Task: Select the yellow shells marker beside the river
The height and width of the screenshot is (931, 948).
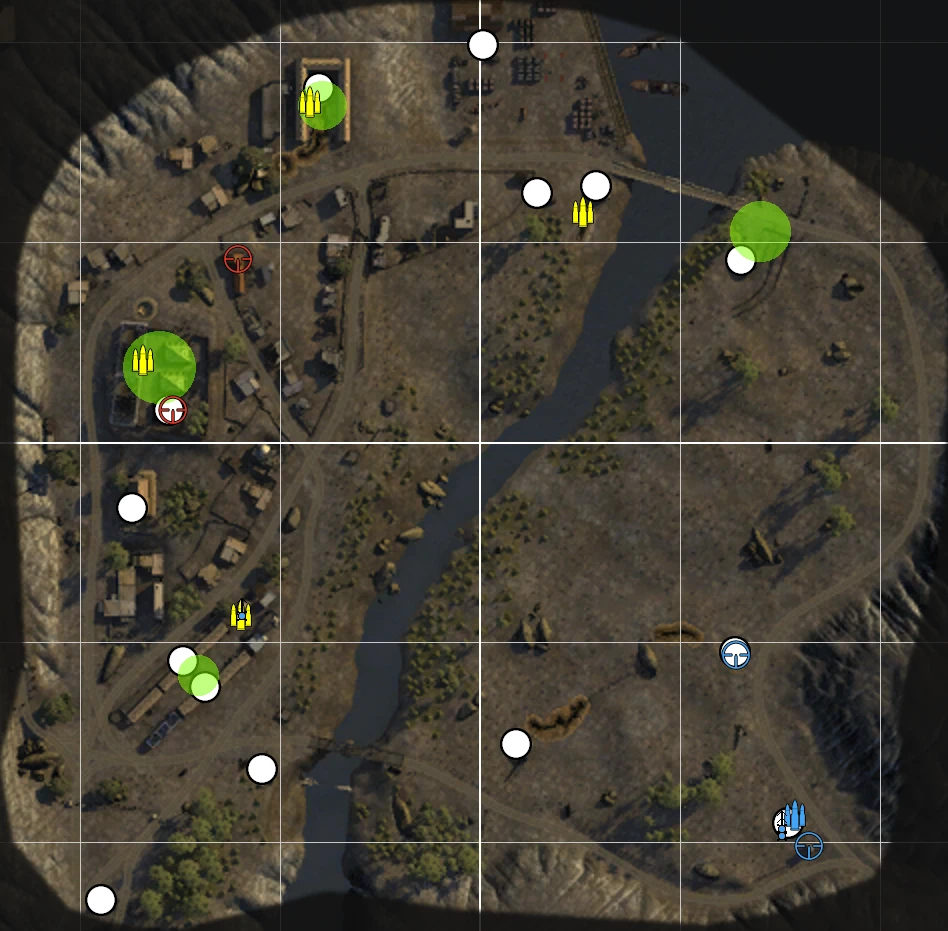Action: click(582, 212)
